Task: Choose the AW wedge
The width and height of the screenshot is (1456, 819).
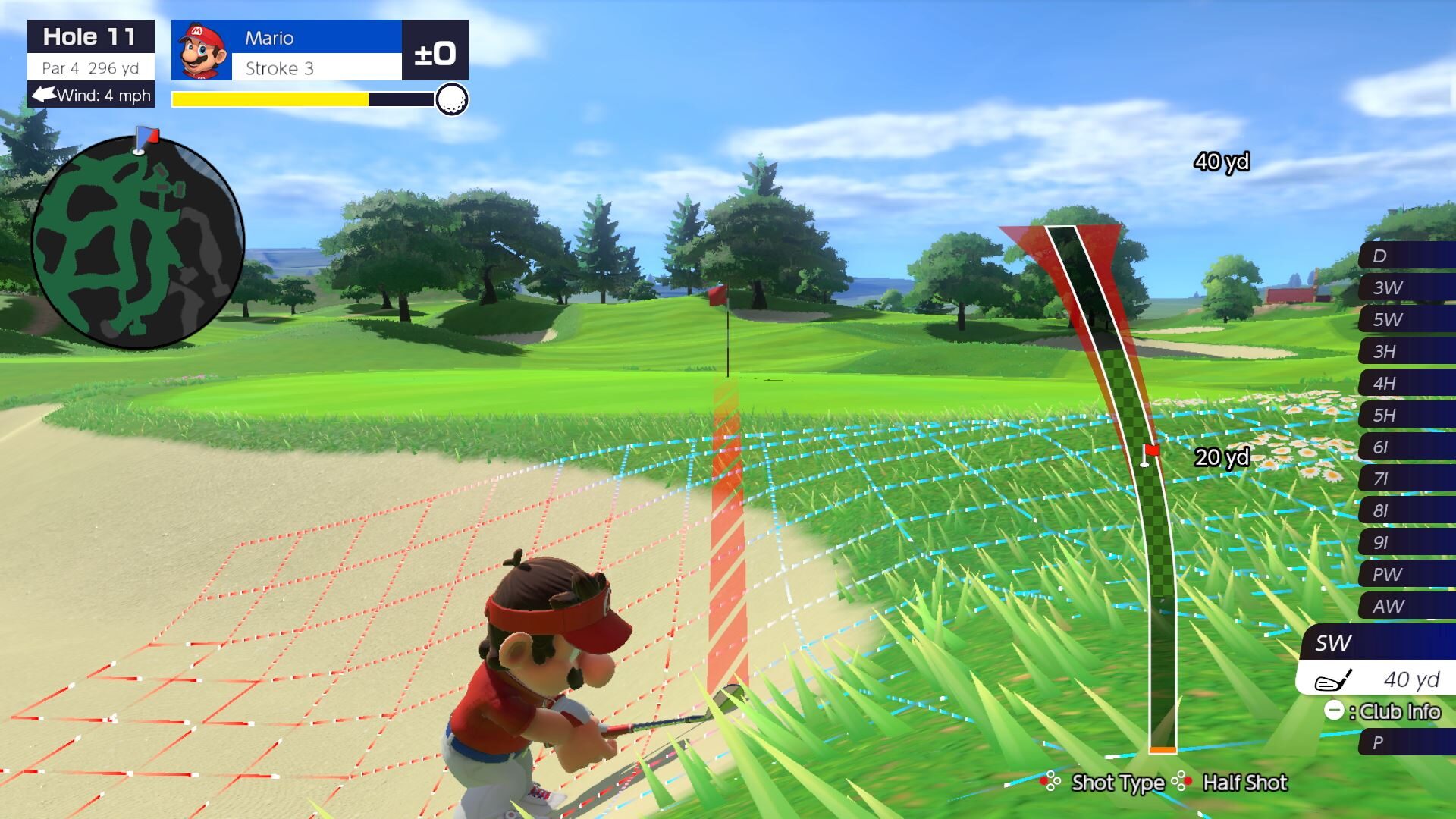Action: [1405, 606]
